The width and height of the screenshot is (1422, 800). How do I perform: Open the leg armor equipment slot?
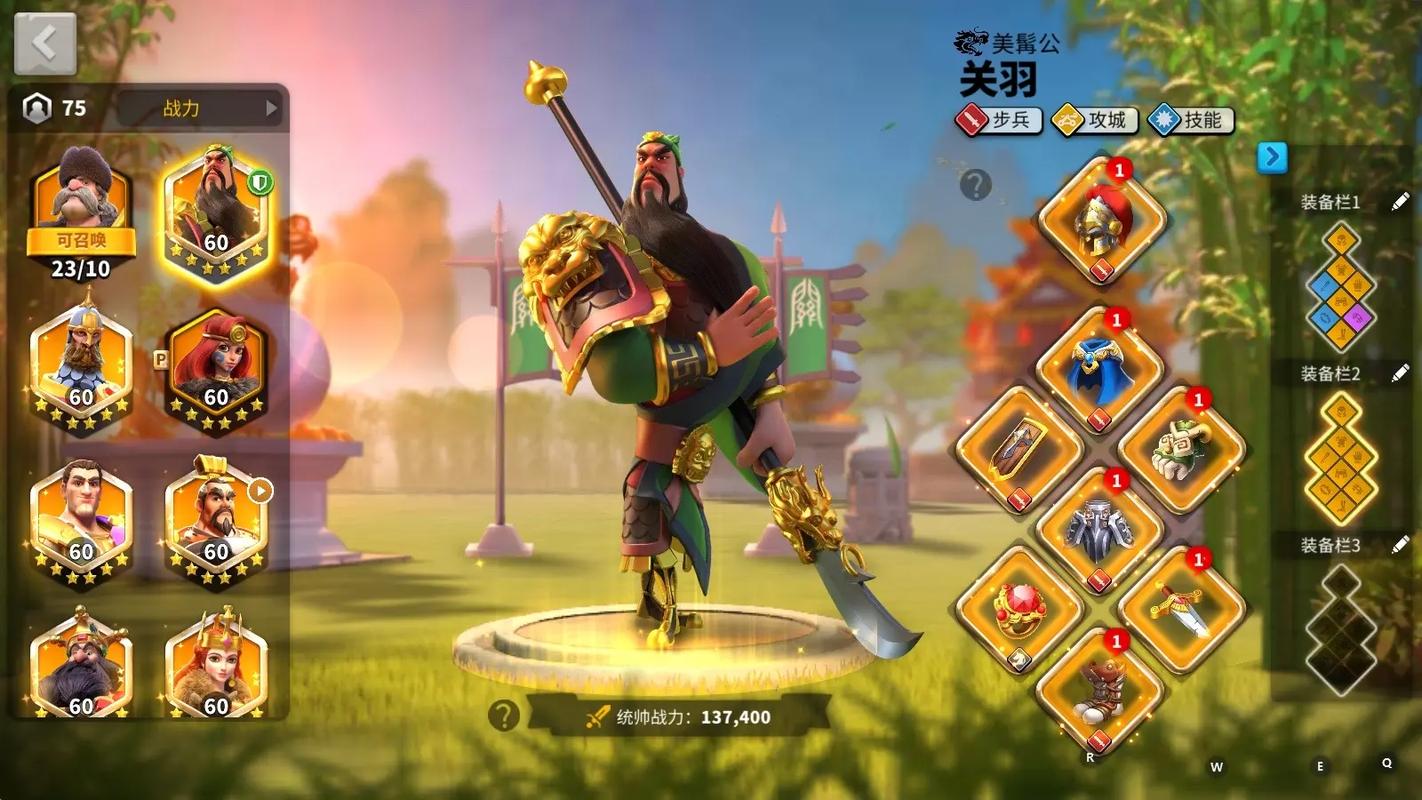[1100, 530]
